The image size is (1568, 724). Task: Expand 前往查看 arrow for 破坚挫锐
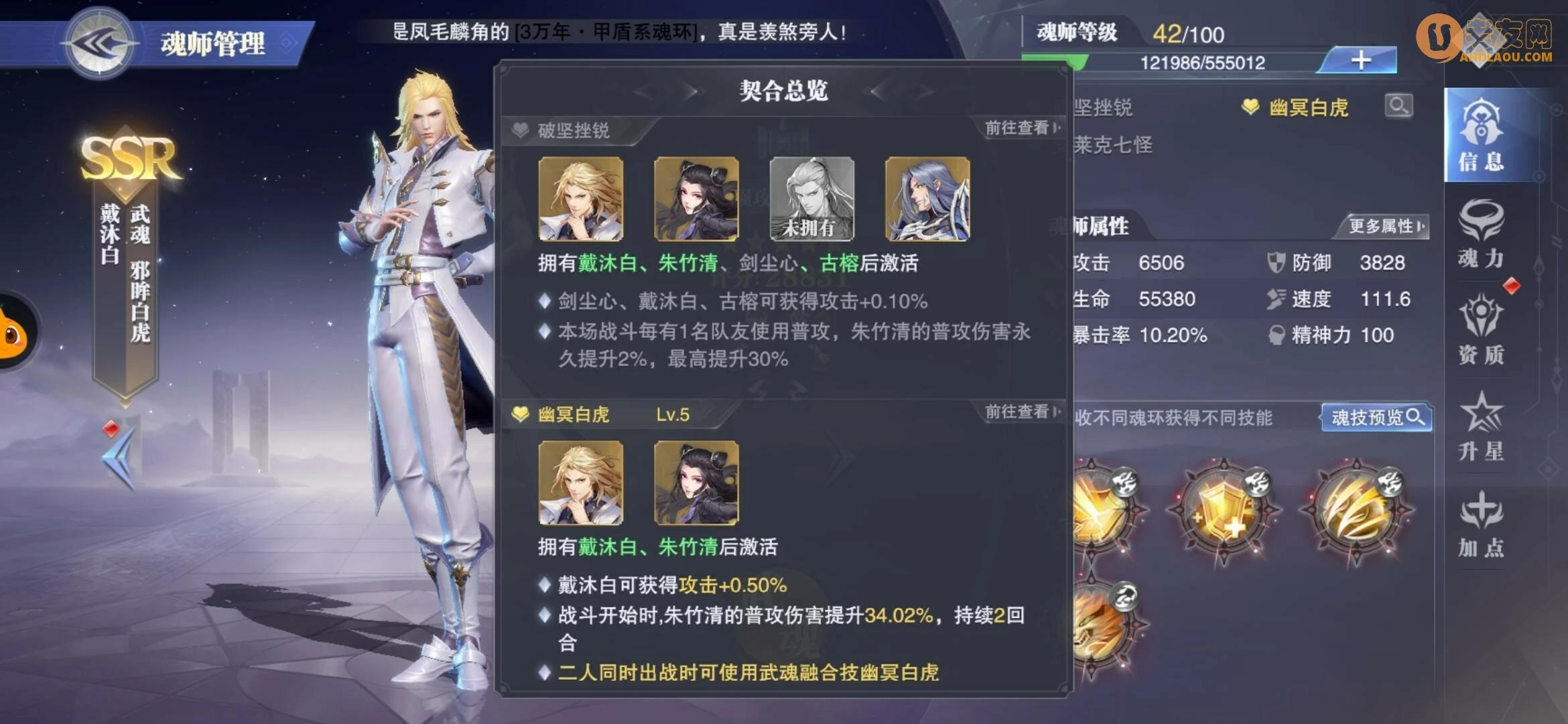point(1017,127)
